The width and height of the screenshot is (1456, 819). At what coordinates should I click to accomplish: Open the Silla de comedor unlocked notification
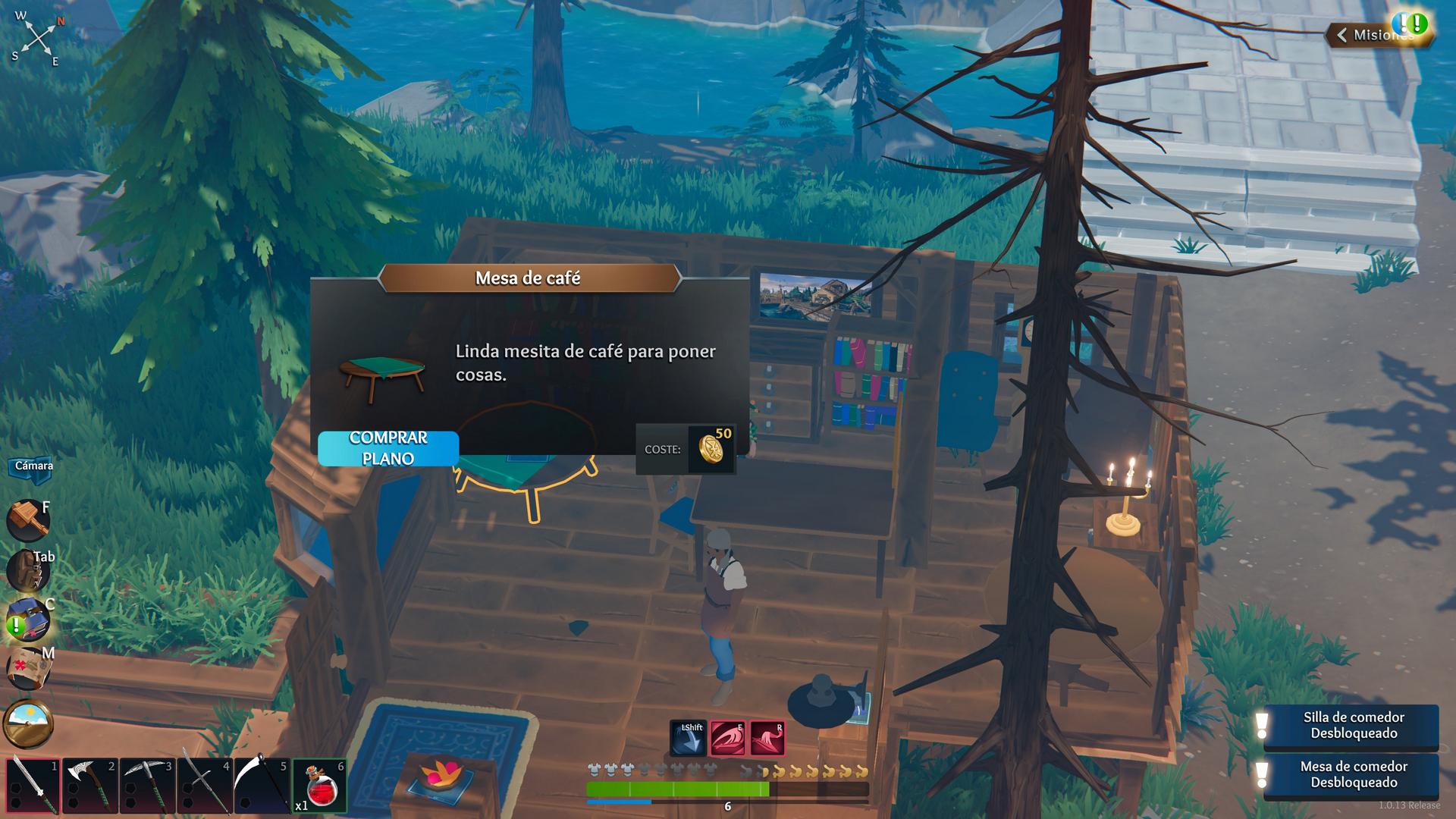click(x=1353, y=726)
